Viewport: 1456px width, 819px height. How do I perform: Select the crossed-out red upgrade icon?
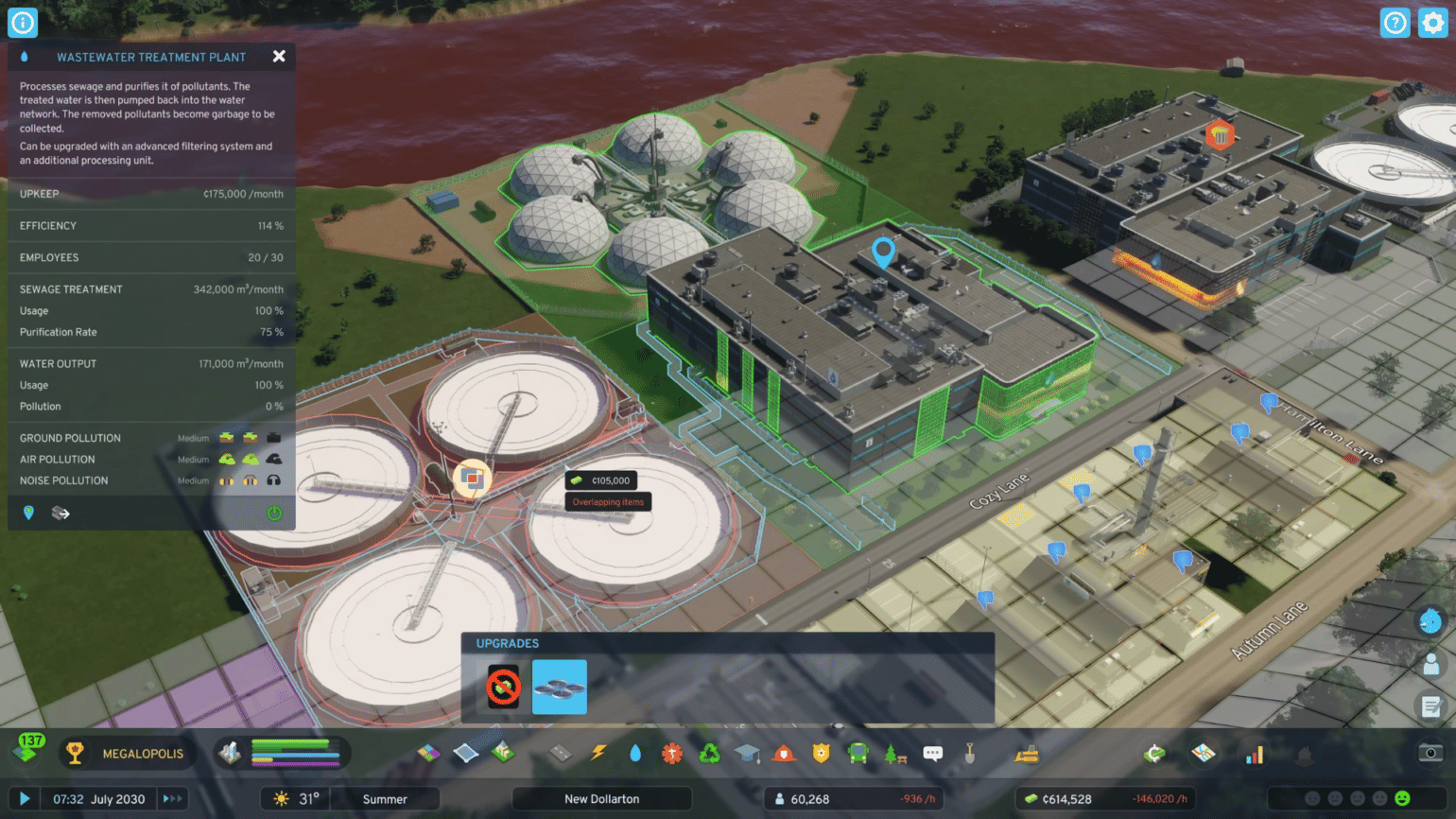(x=503, y=687)
